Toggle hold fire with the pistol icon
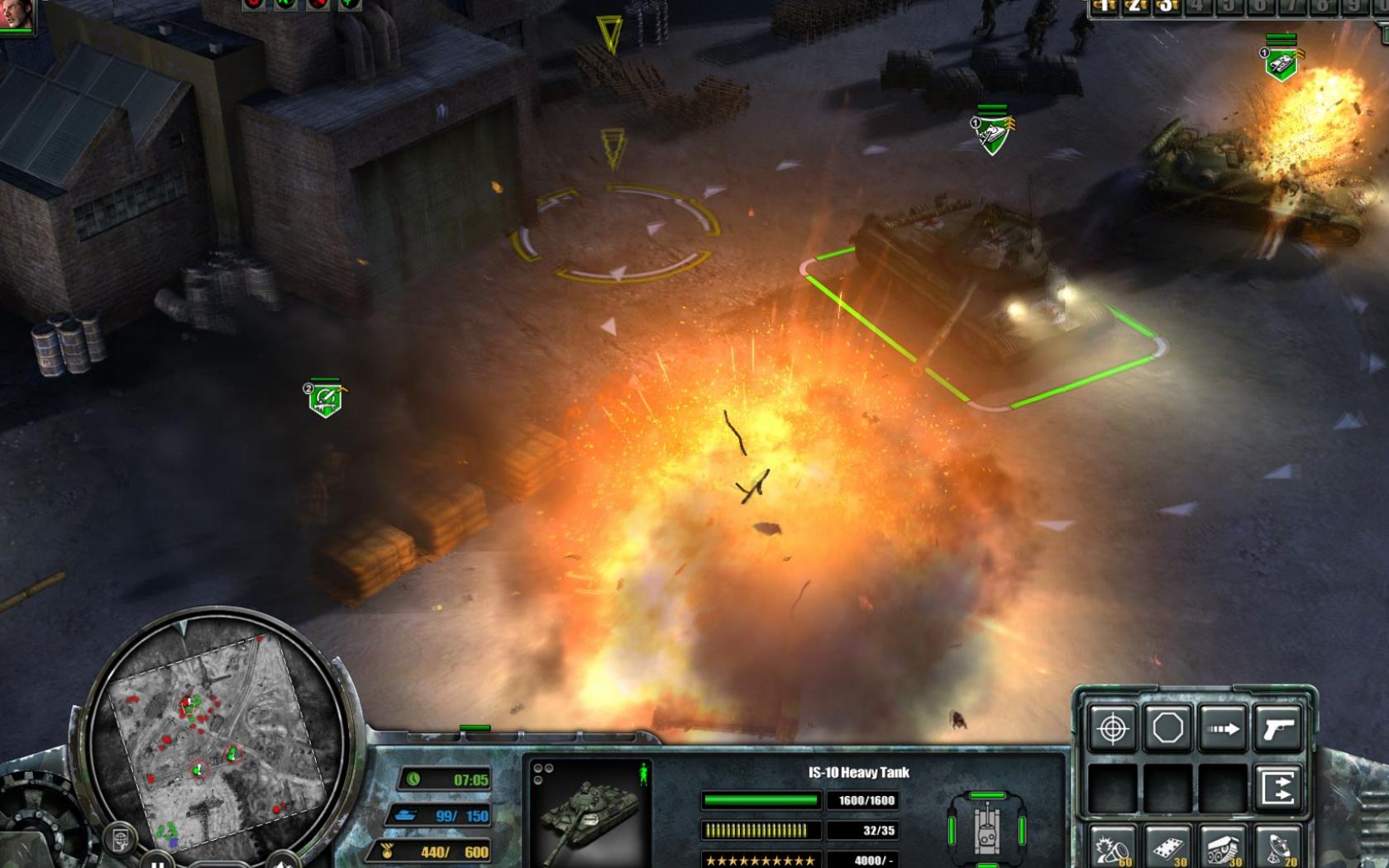Viewport: 1389px width, 868px height. pos(1277,727)
